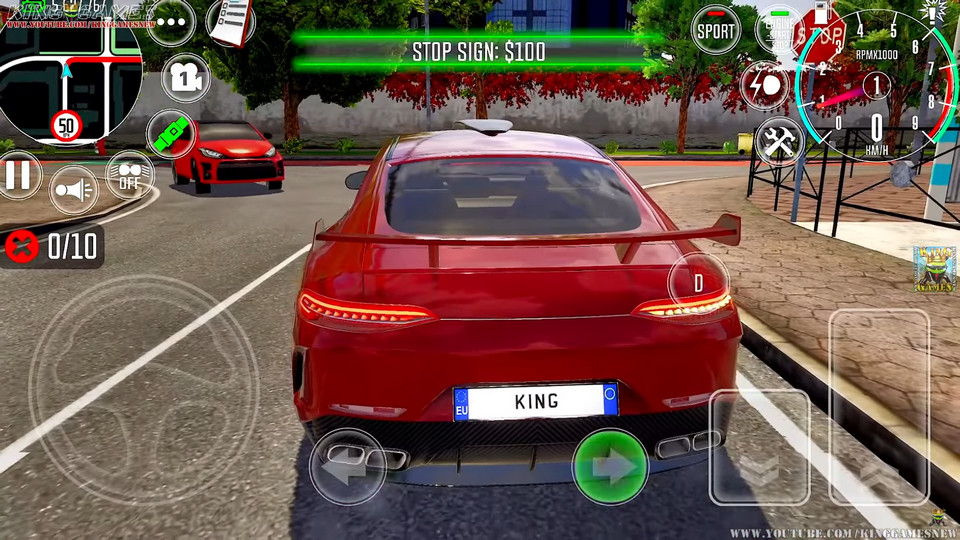Activate the left turn signal arrow

click(347, 466)
